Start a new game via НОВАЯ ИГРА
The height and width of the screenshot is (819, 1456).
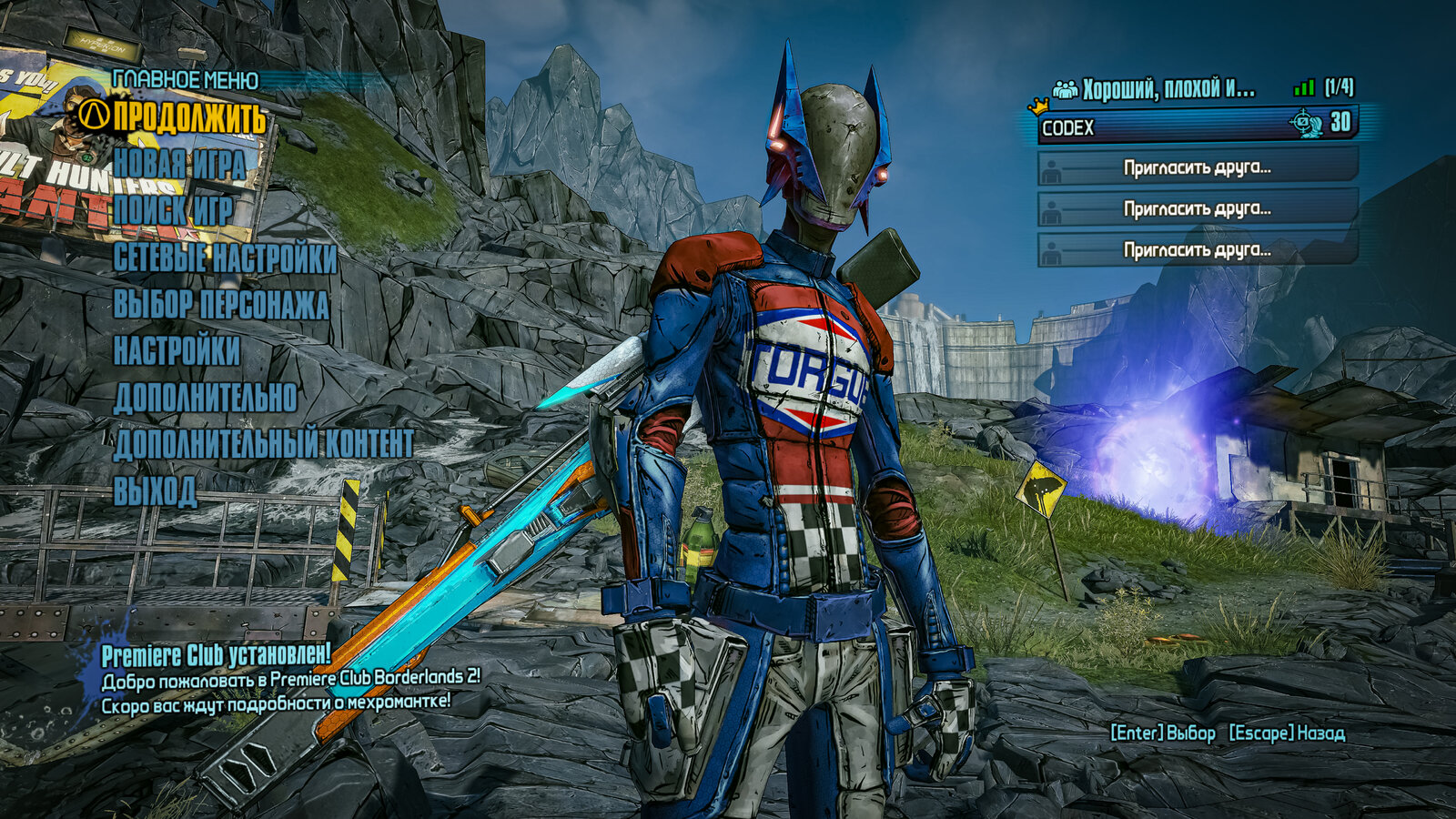(x=179, y=165)
